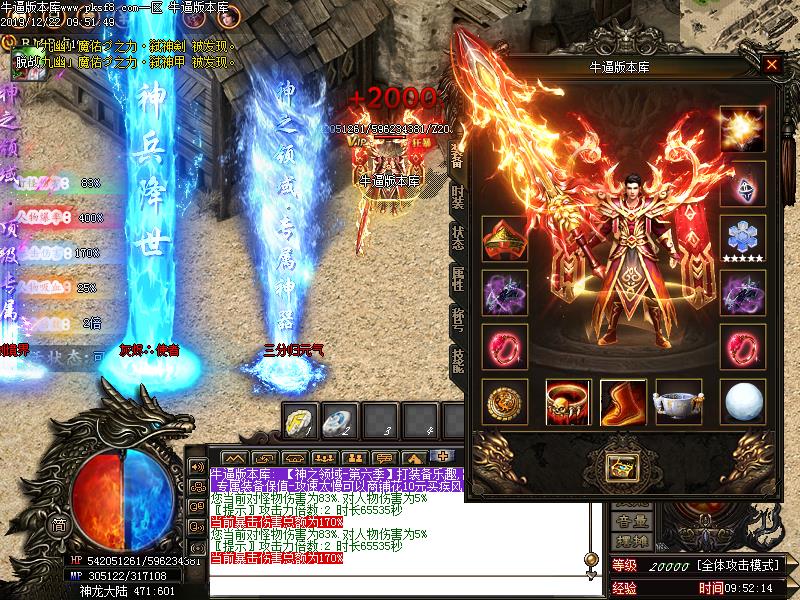Select the red boots equipment slot
Screen dimensions: 800x600
point(623,402)
